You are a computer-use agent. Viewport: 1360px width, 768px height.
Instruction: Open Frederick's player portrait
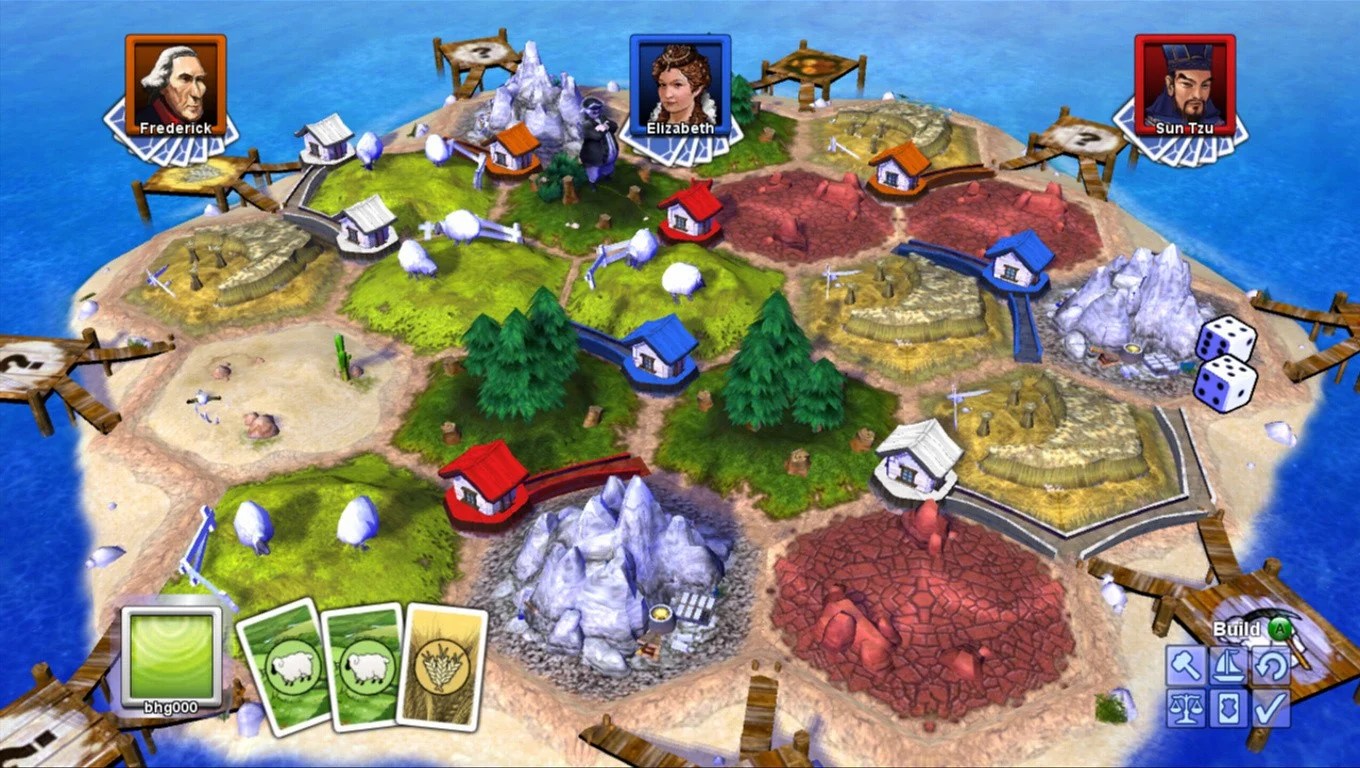(x=174, y=82)
